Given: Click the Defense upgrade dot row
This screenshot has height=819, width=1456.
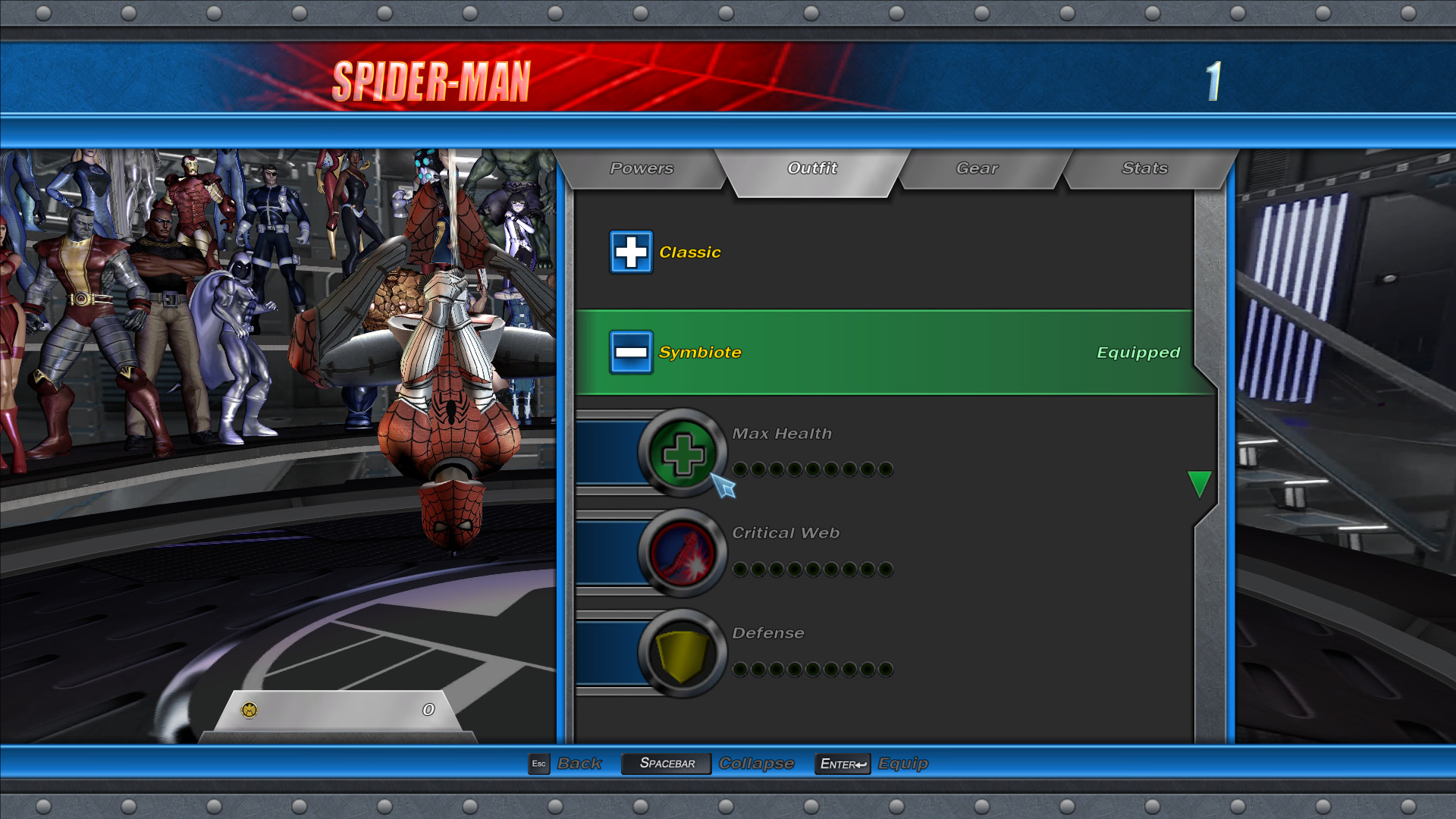Looking at the screenshot, I should pyautogui.click(x=811, y=669).
